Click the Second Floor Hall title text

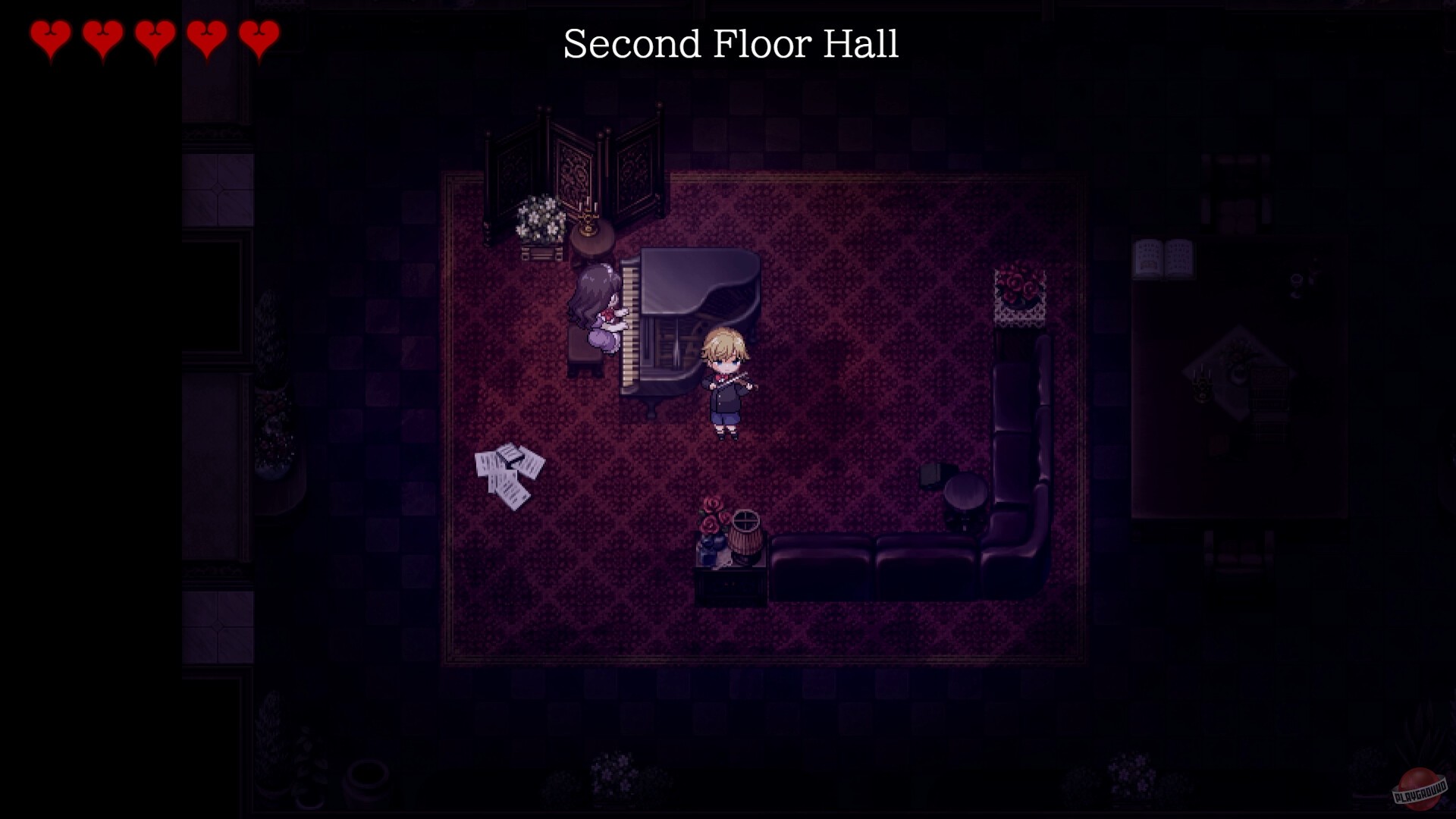(730, 44)
